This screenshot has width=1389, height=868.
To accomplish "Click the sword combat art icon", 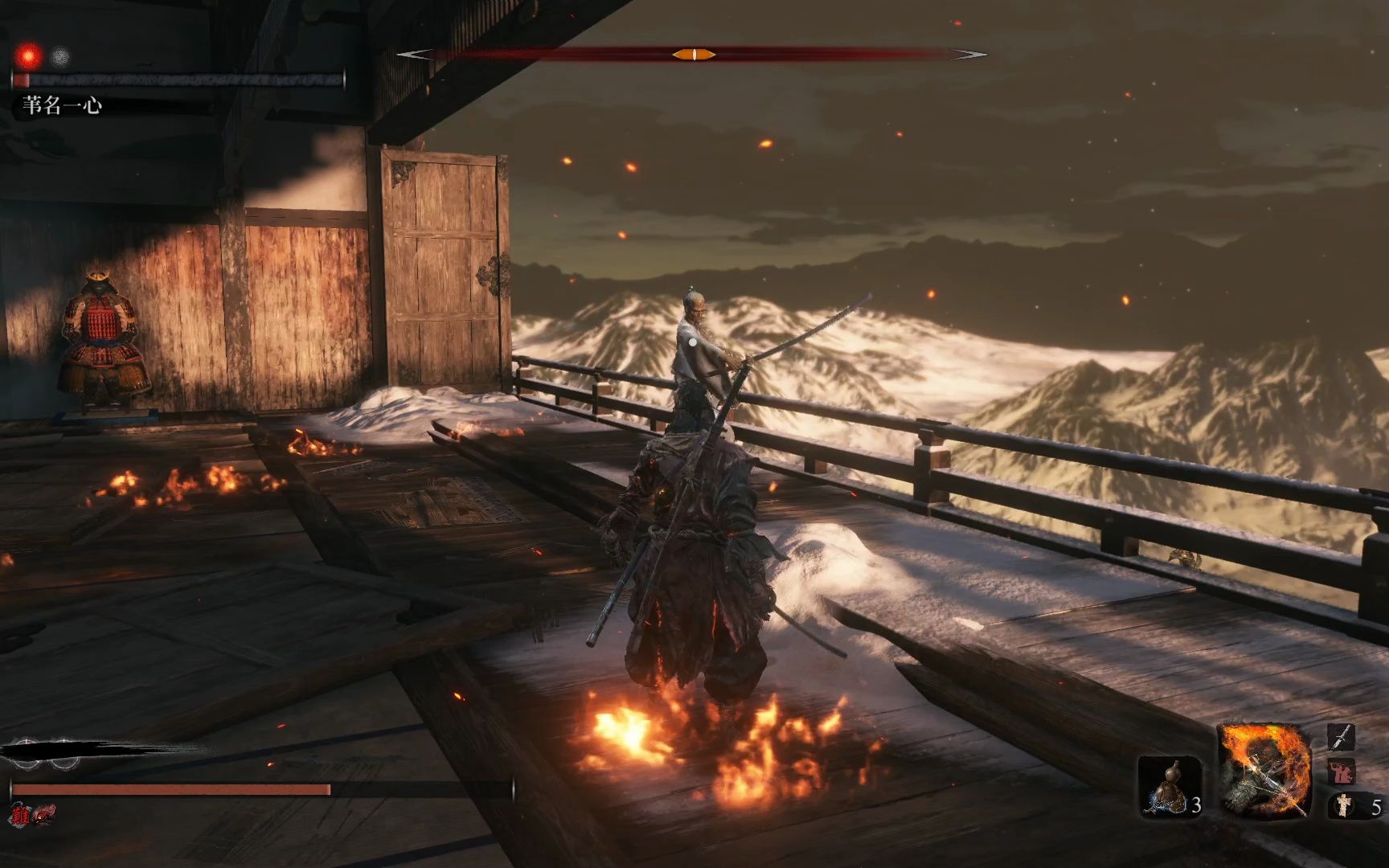I will point(1341,736).
